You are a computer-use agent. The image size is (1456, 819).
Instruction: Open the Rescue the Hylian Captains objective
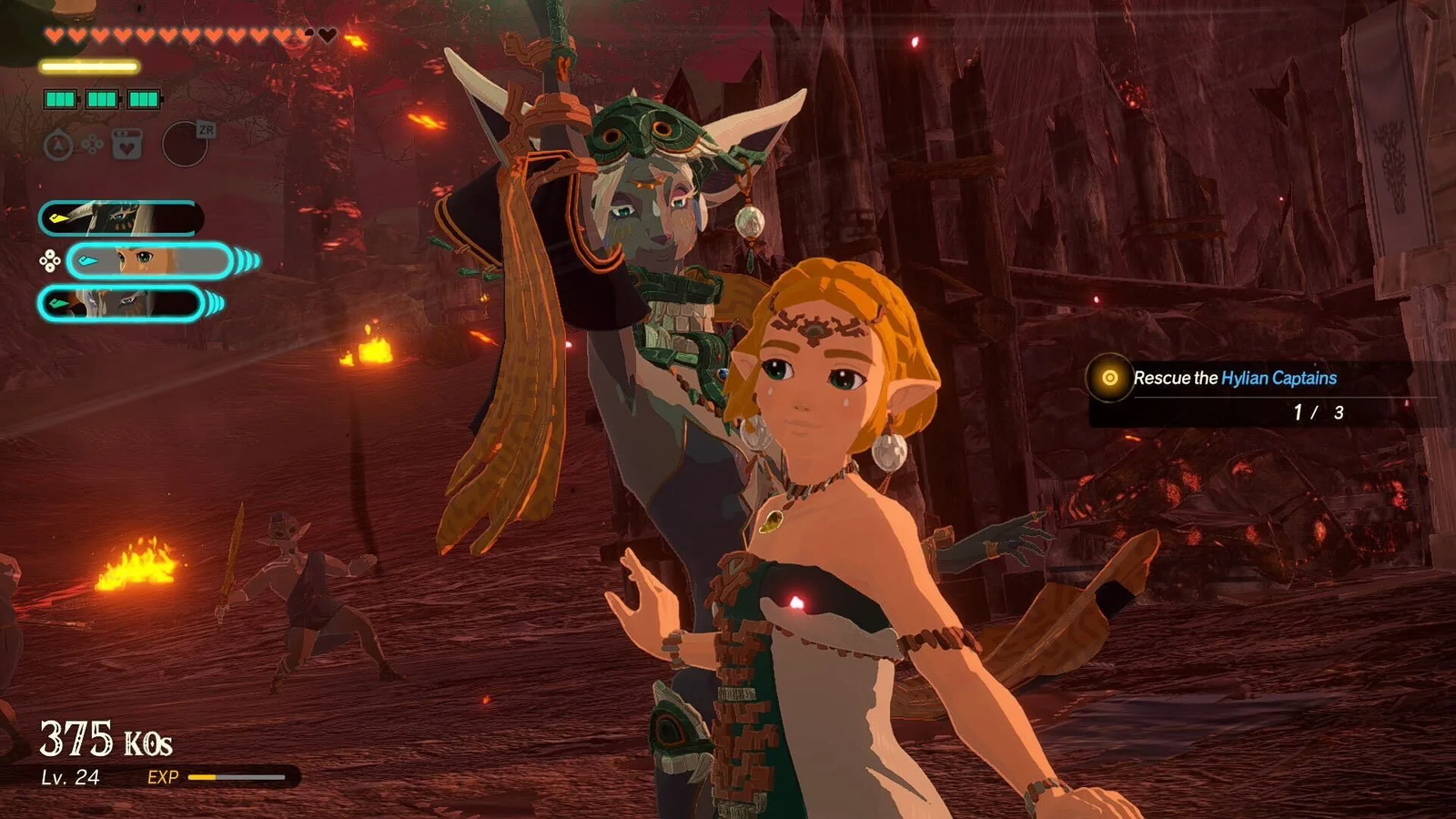tap(1234, 379)
